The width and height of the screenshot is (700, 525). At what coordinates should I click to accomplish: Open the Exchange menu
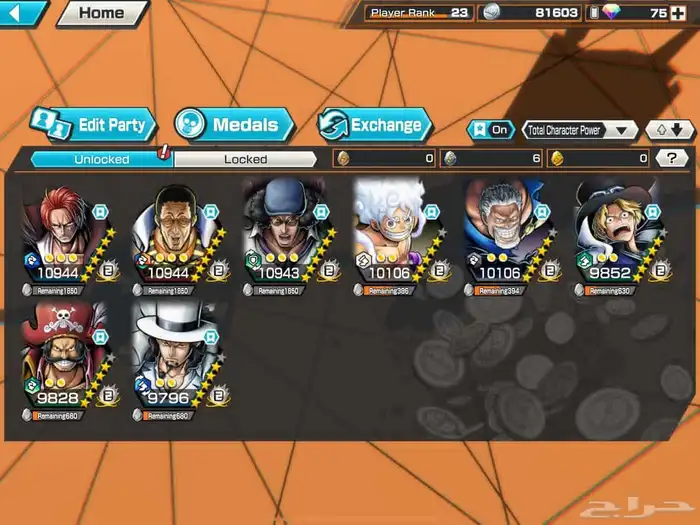tap(375, 125)
